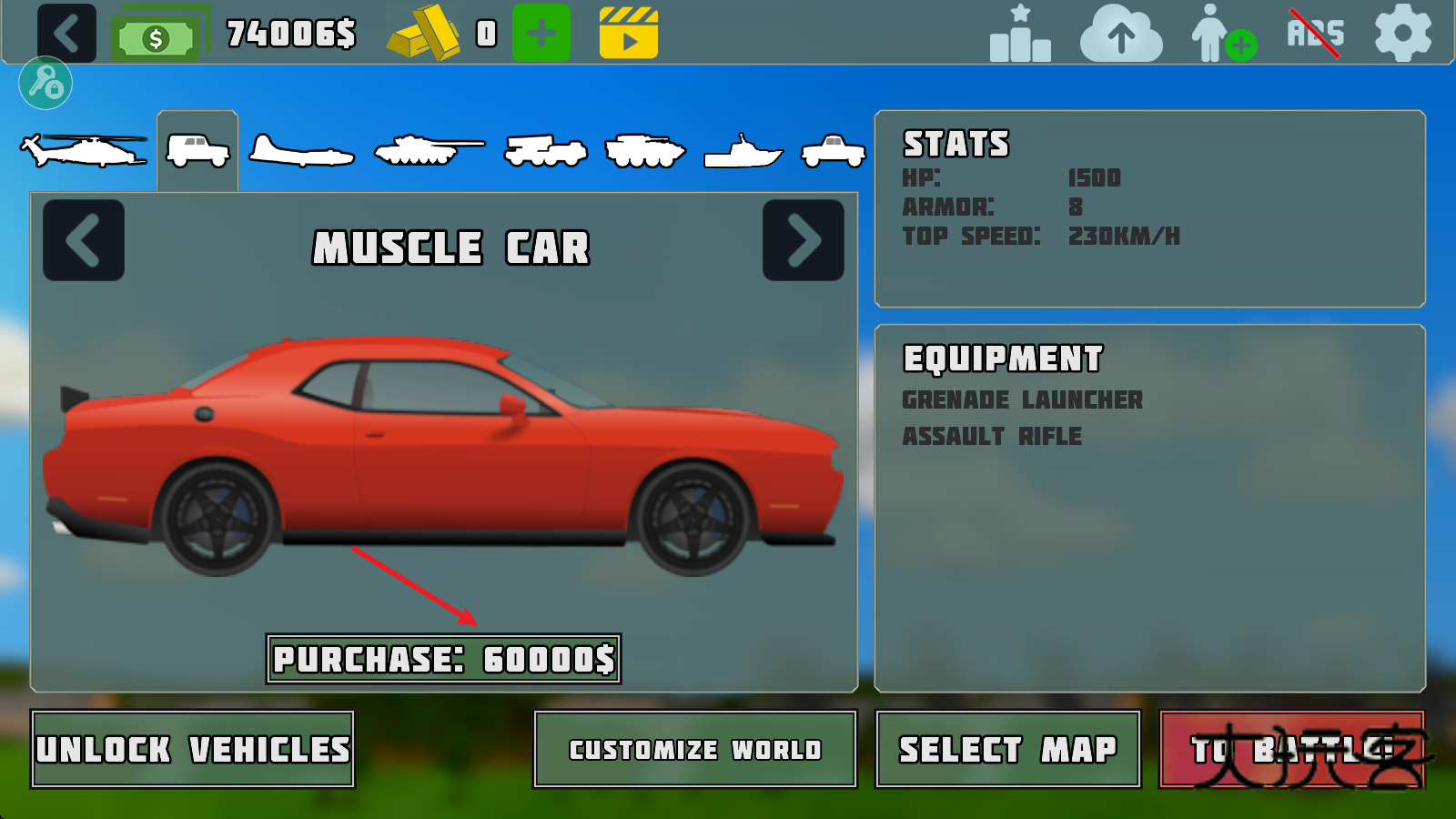Image resolution: width=1456 pixels, height=819 pixels.
Task: Go back with the top-left arrow
Action: (65, 32)
